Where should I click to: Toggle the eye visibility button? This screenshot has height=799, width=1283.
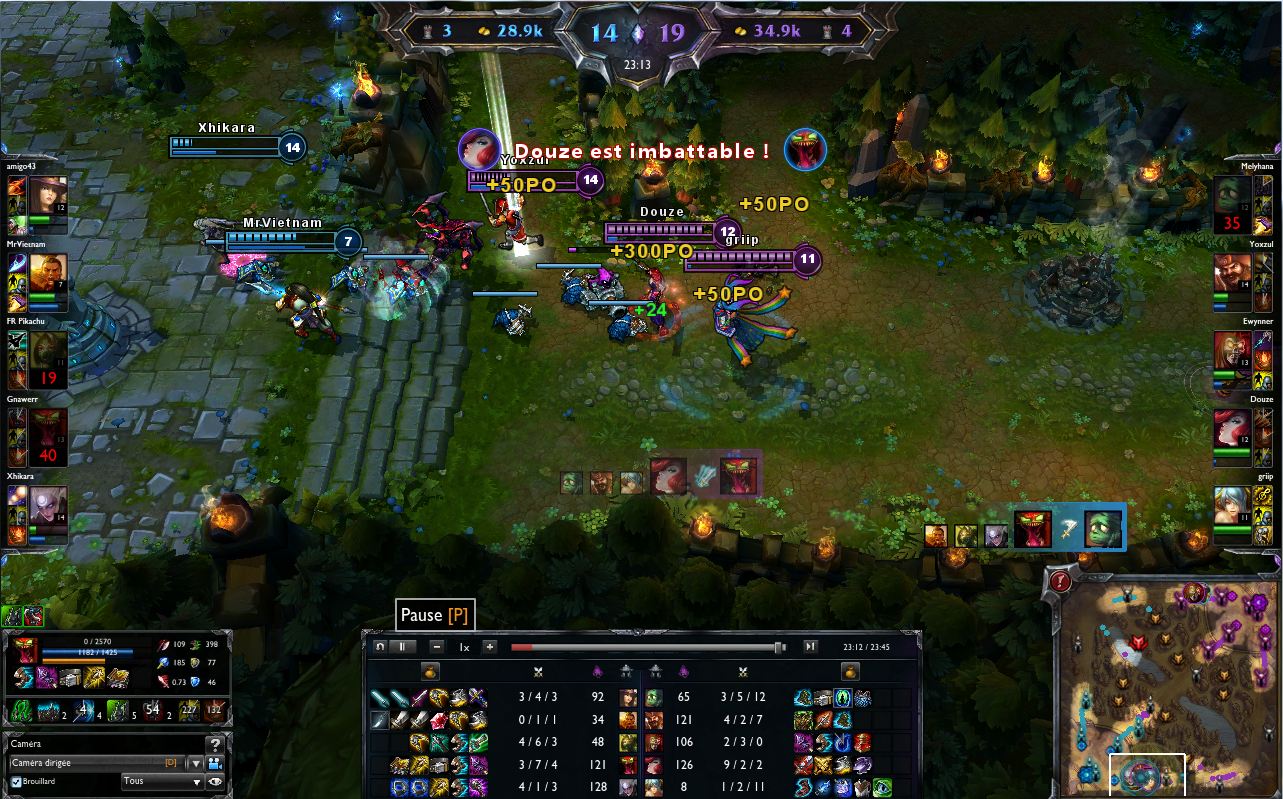pyautogui.click(x=214, y=781)
